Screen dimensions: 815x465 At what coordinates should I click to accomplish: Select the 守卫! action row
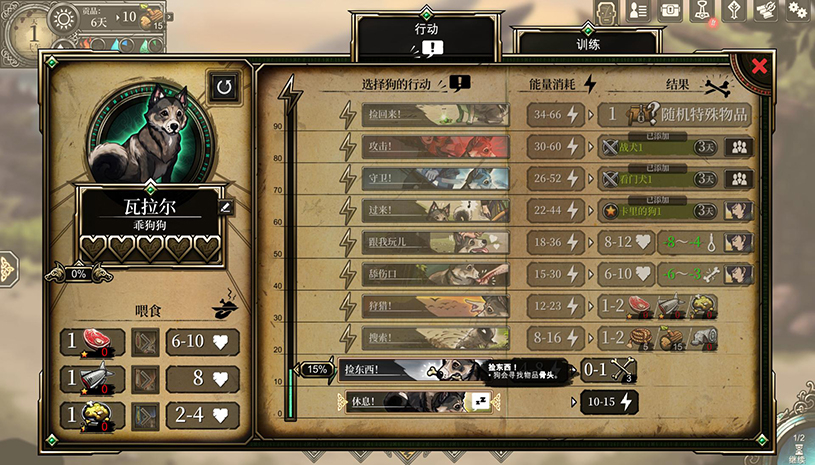pyautogui.click(x=434, y=178)
